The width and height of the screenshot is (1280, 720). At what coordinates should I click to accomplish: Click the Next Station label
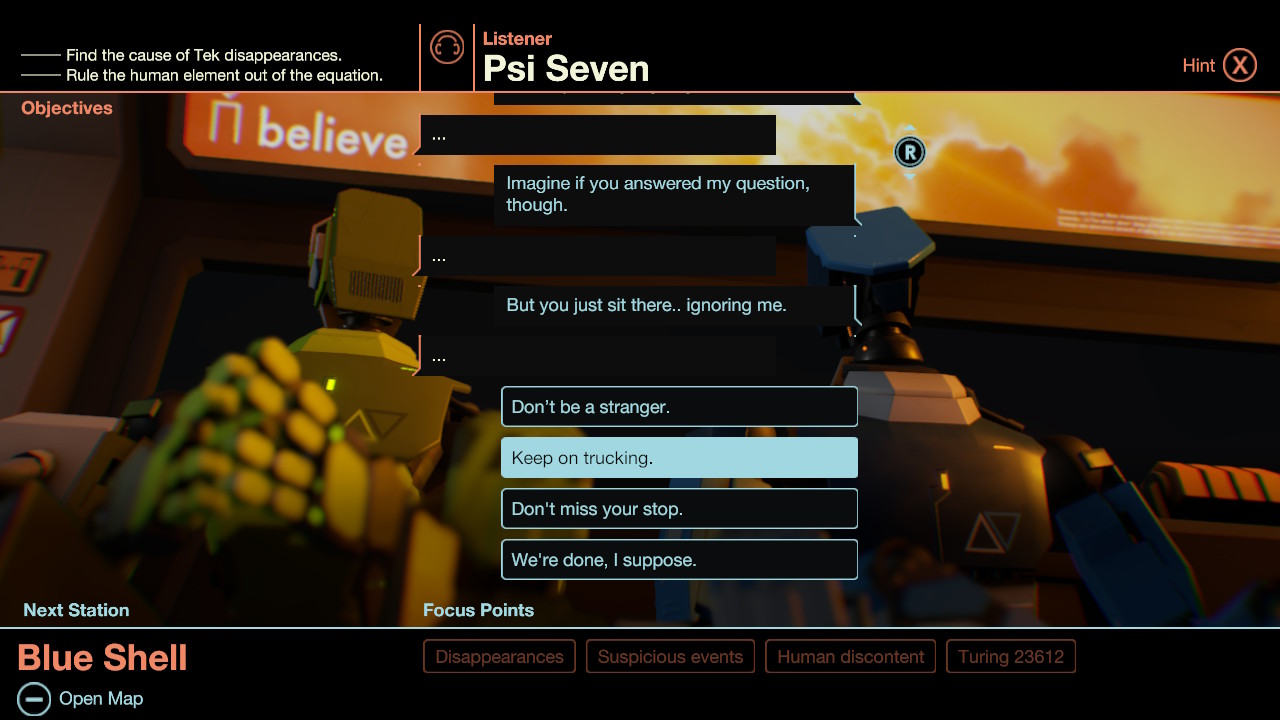coord(76,610)
